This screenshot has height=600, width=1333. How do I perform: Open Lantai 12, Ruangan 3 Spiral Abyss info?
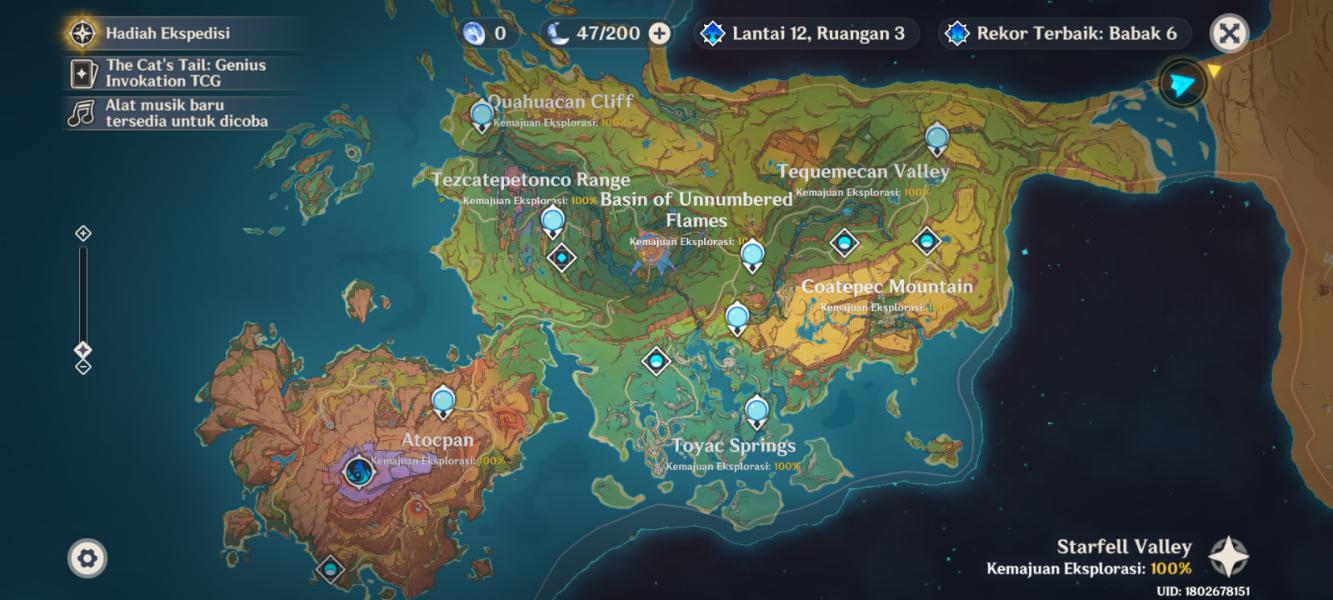point(805,33)
